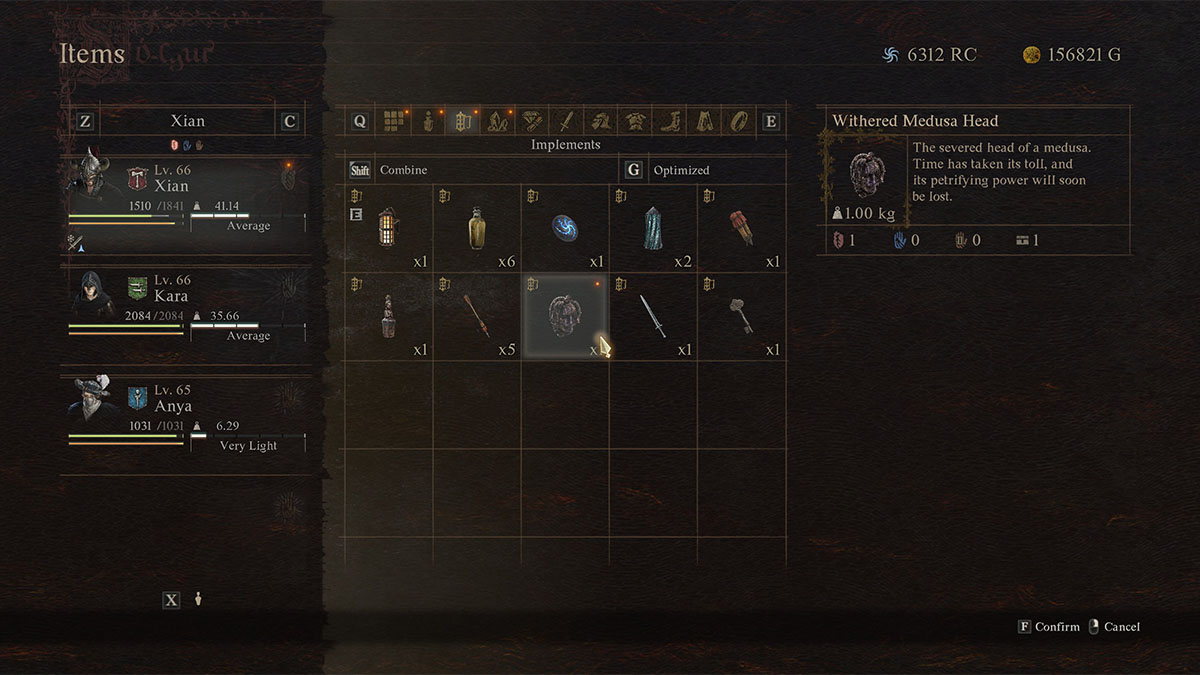1200x675 pixels.
Task: Choose the blue swirling stone item
Action: (x=565, y=229)
